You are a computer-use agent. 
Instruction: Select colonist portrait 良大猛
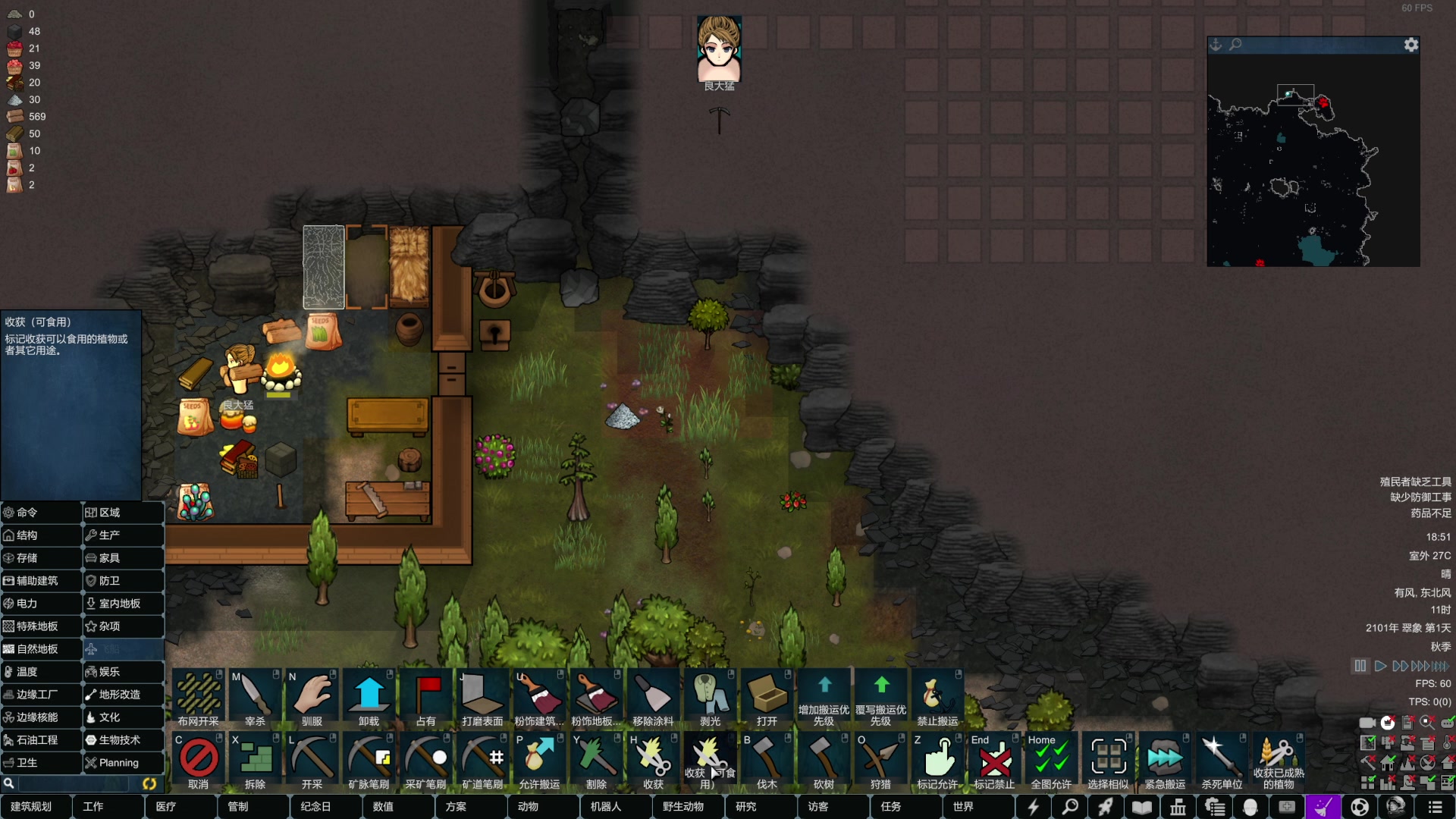[x=719, y=50]
